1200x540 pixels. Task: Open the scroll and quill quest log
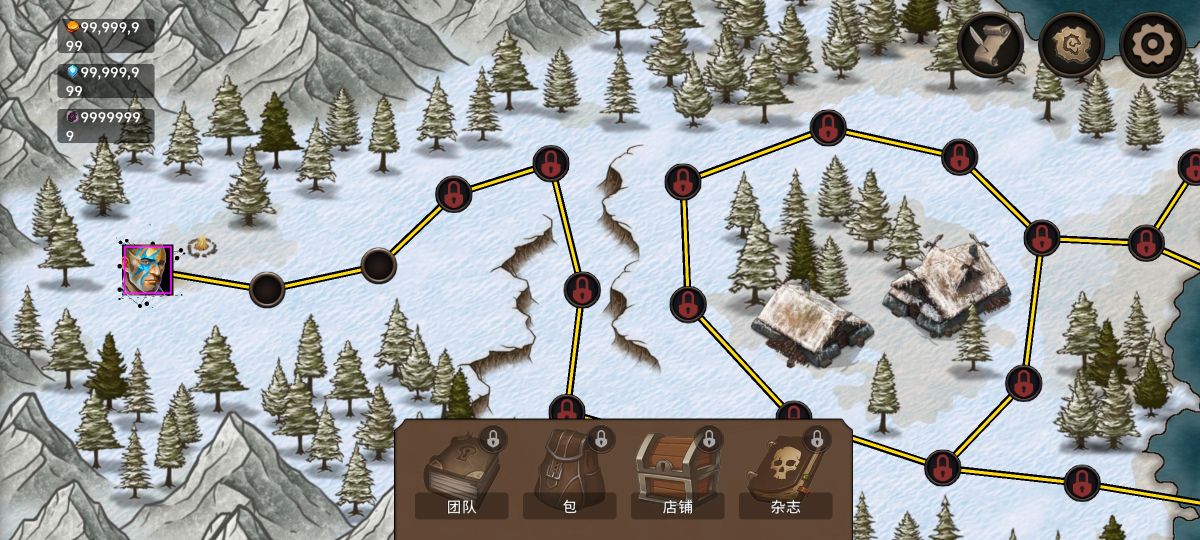pyautogui.click(x=990, y=45)
